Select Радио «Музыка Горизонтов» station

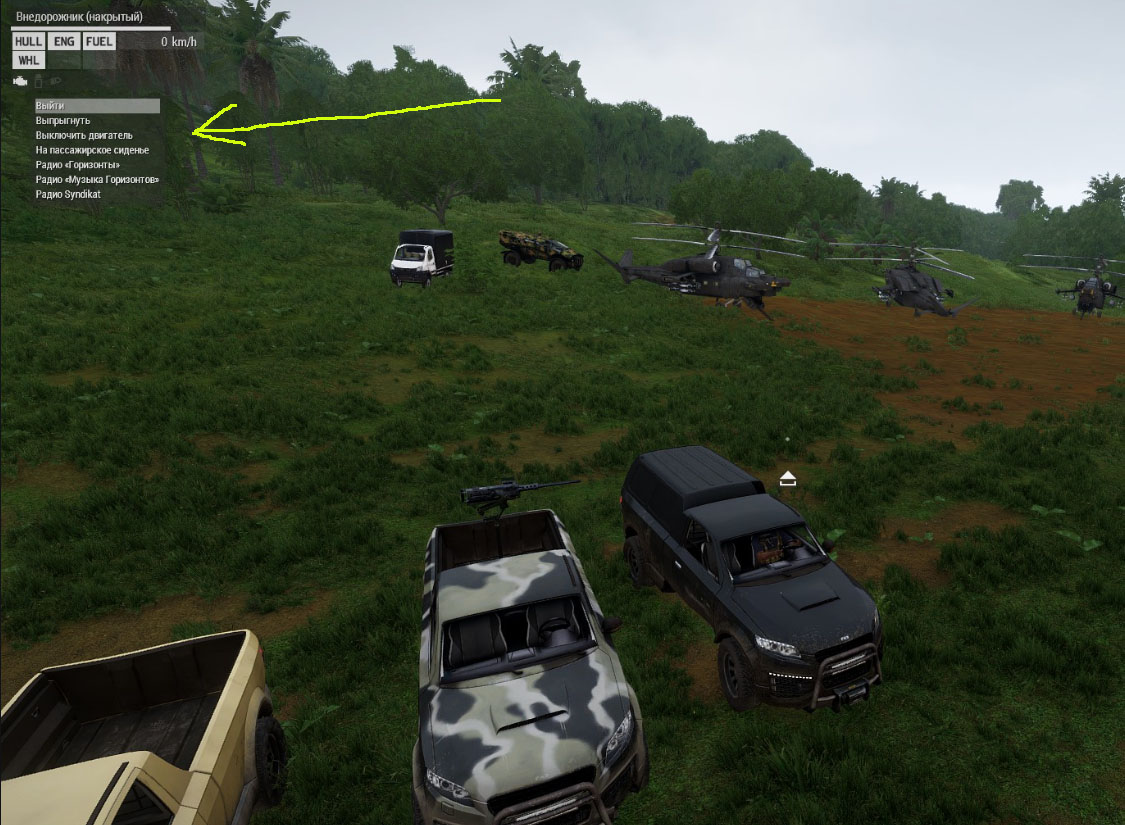pyautogui.click(x=97, y=180)
